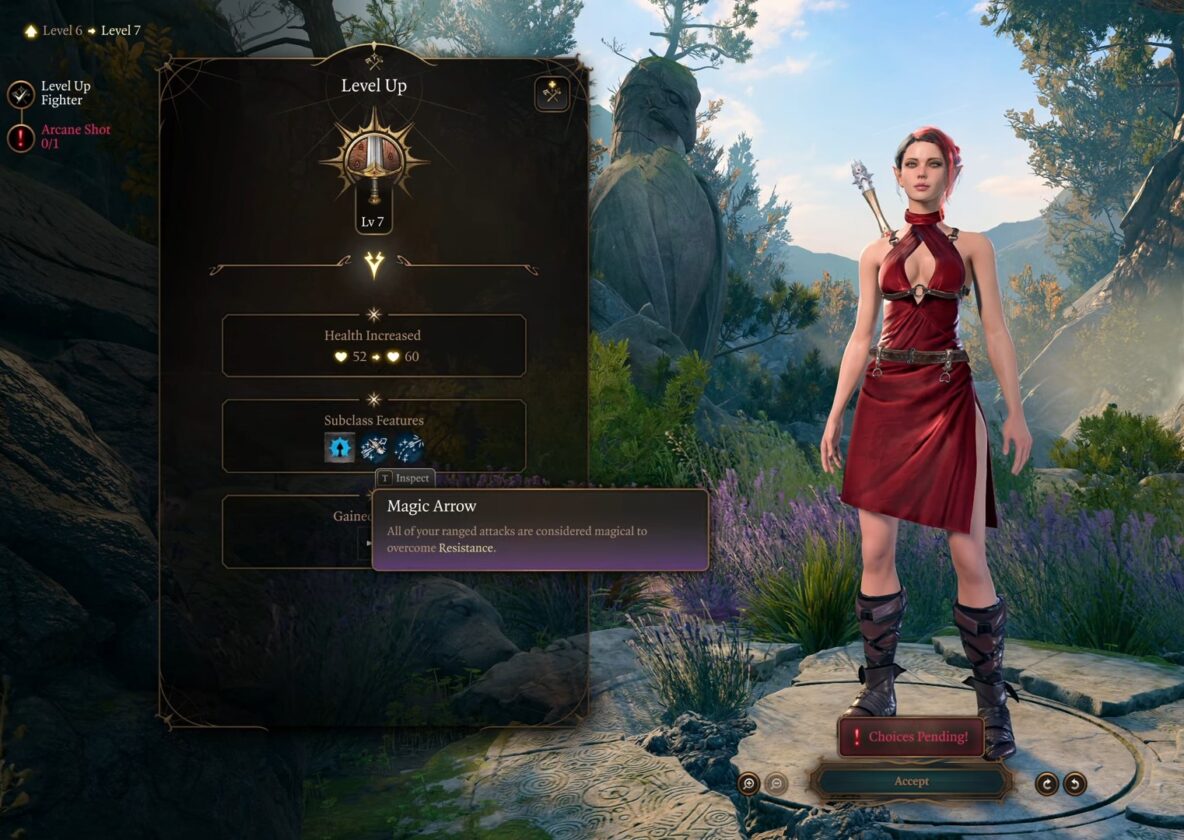The height and width of the screenshot is (840, 1184).
Task: Click the Choices Pending warning banner
Action: click(910, 737)
